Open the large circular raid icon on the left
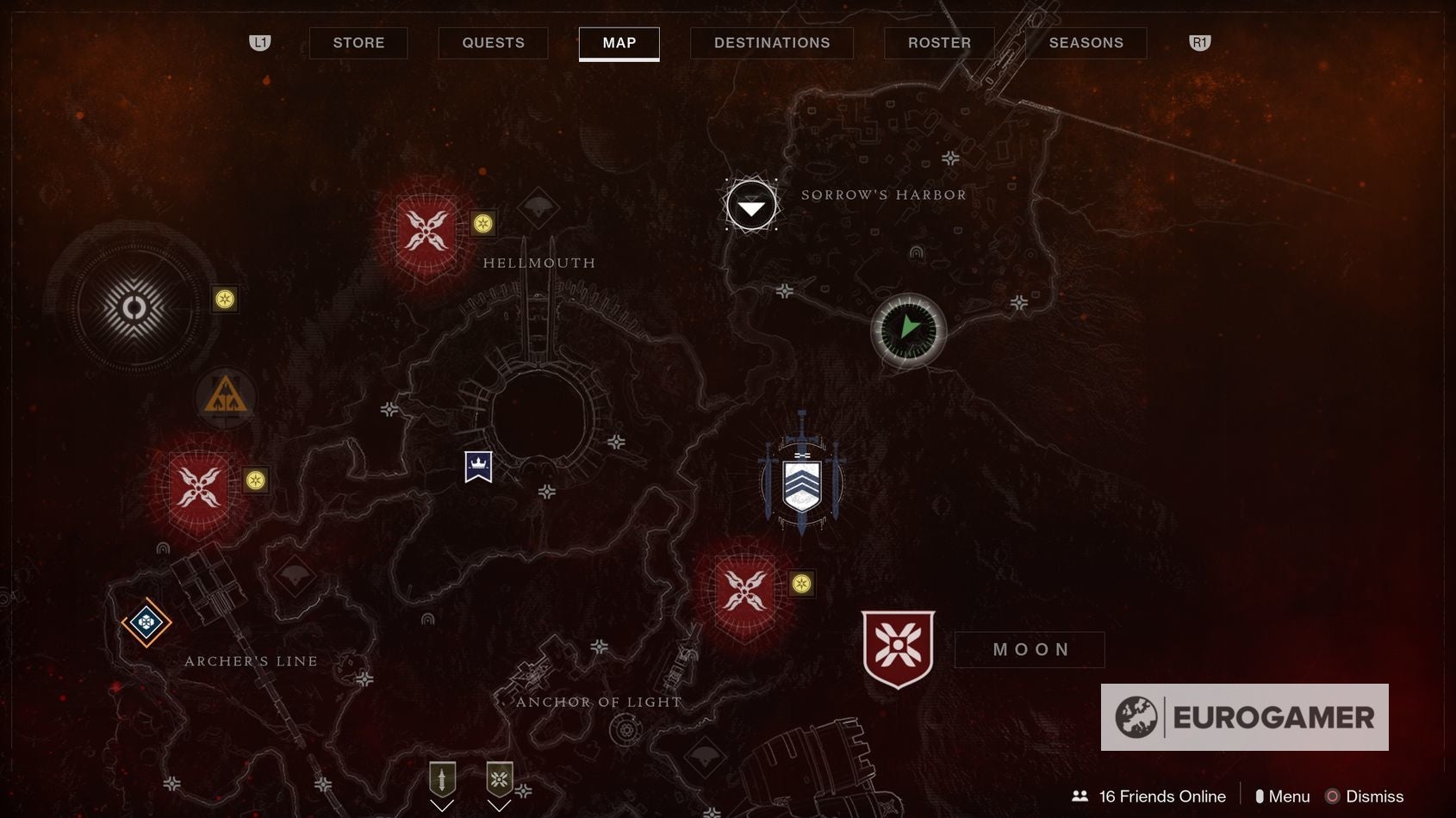The height and width of the screenshot is (818, 1456). pos(134,306)
